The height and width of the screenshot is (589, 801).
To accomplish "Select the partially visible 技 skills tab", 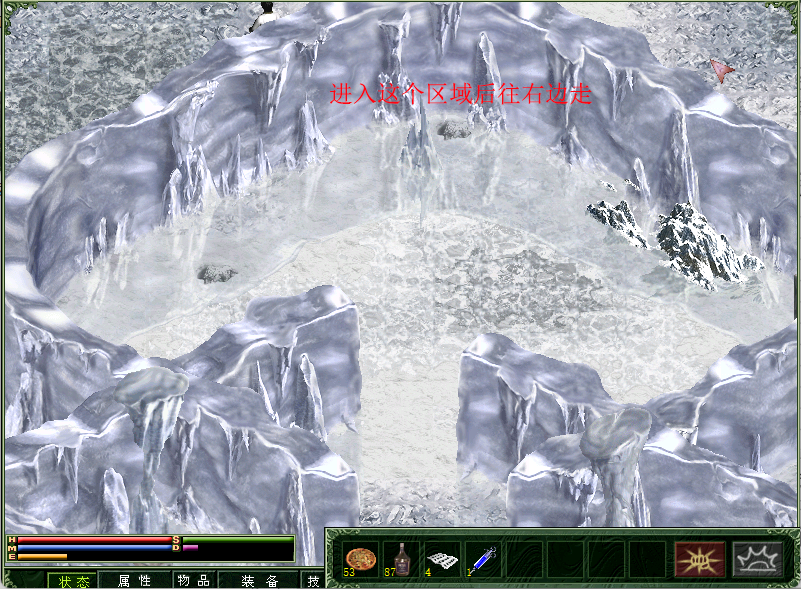I will point(313,580).
